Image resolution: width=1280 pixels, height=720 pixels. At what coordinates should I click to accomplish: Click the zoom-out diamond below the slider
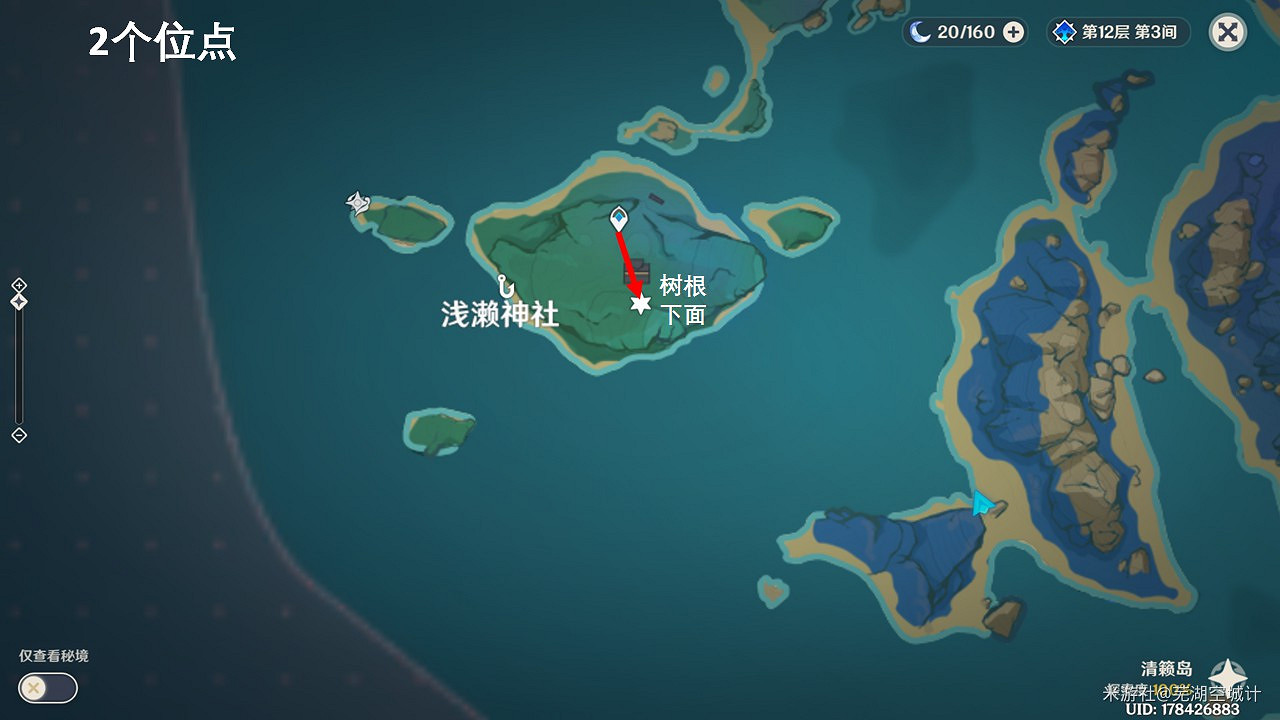(x=17, y=434)
